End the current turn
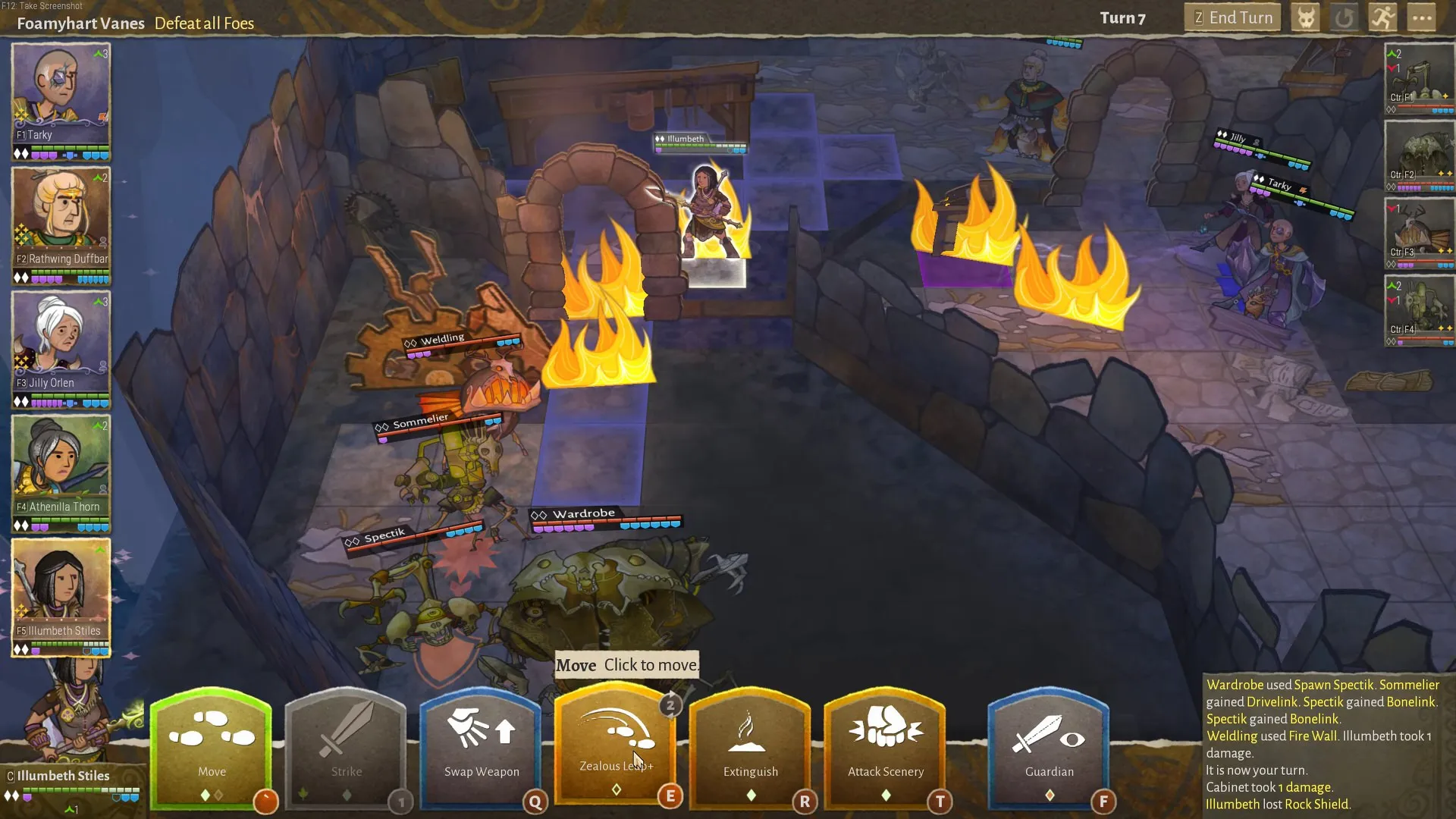The width and height of the screenshot is (1456, 819). 1232,18
